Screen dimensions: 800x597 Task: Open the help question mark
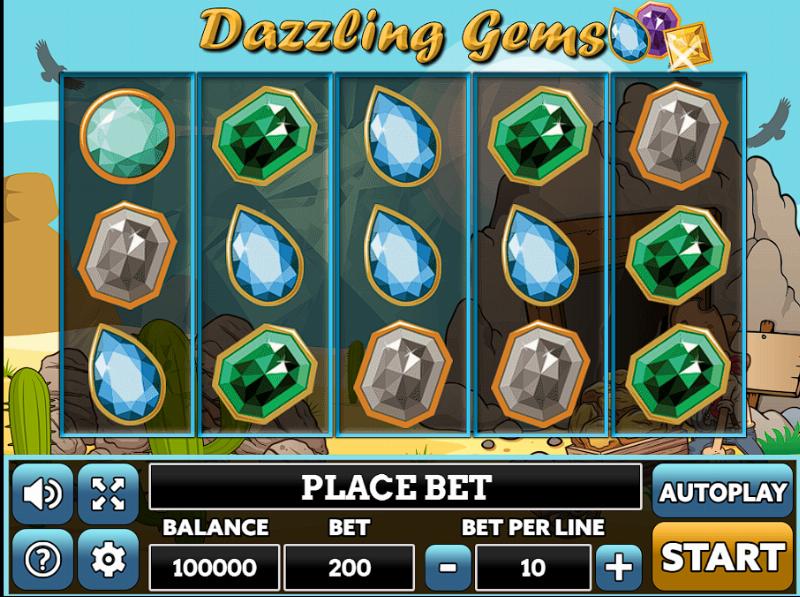(x=42, y=559)
